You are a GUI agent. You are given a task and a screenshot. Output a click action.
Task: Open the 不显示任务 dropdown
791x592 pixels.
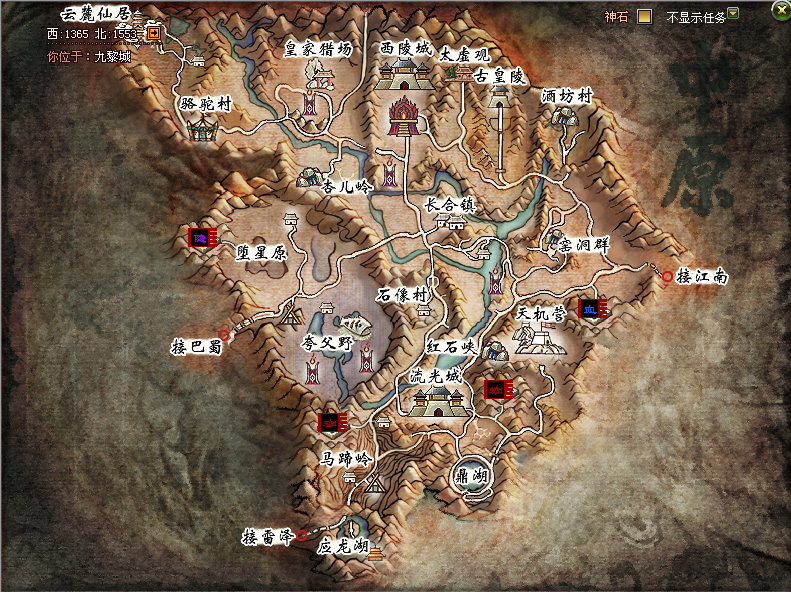coord(733,14)
